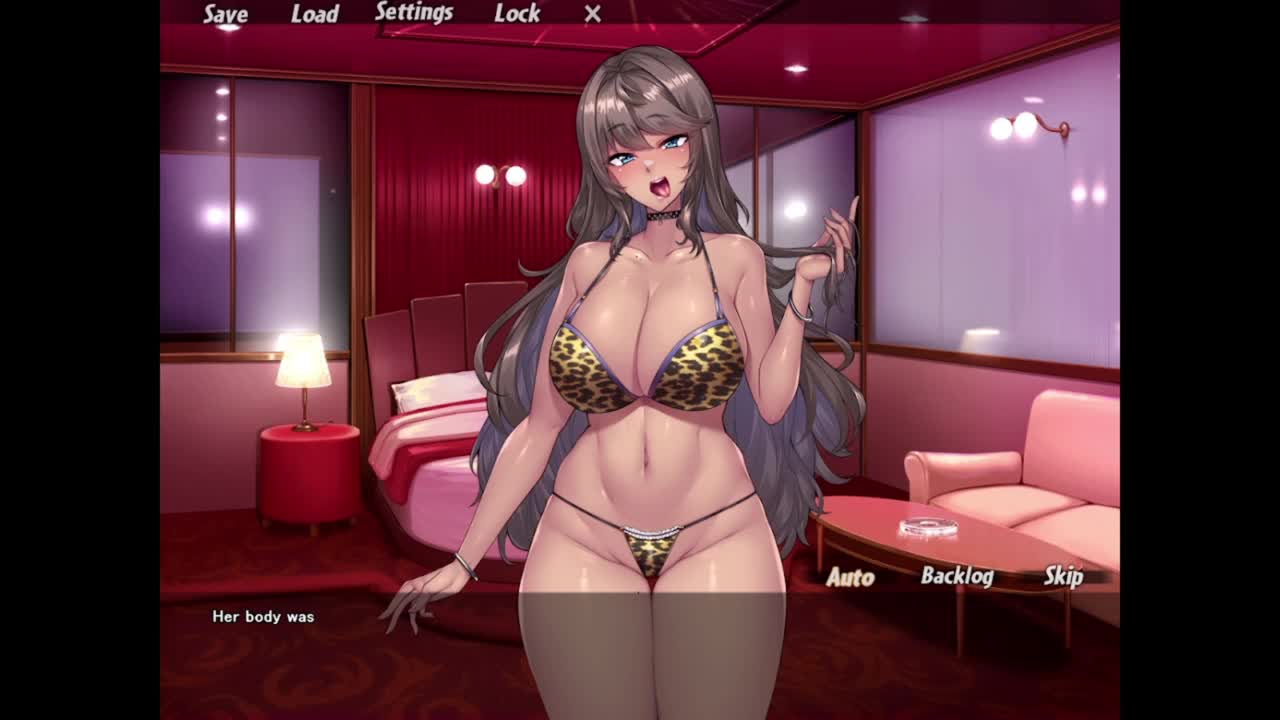
Task: Open the Settings menu
Action: 414,13
